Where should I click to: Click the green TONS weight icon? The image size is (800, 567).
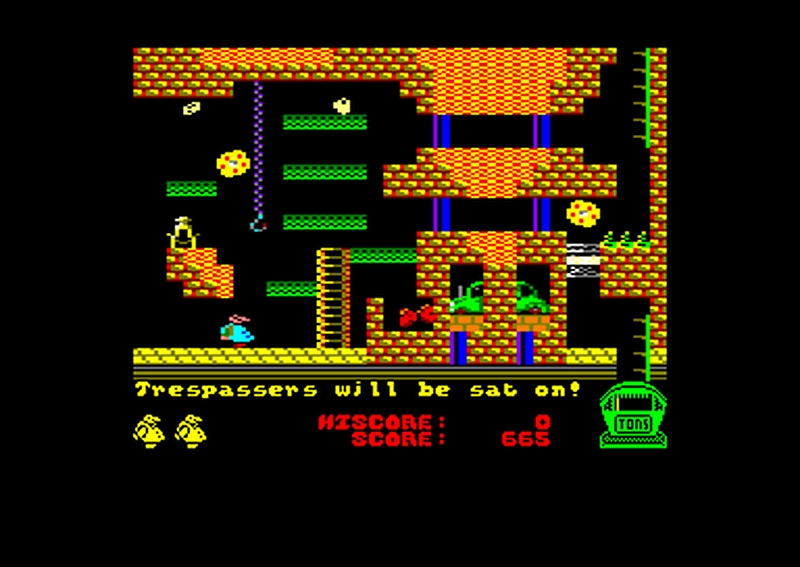(x=634, y=416)
